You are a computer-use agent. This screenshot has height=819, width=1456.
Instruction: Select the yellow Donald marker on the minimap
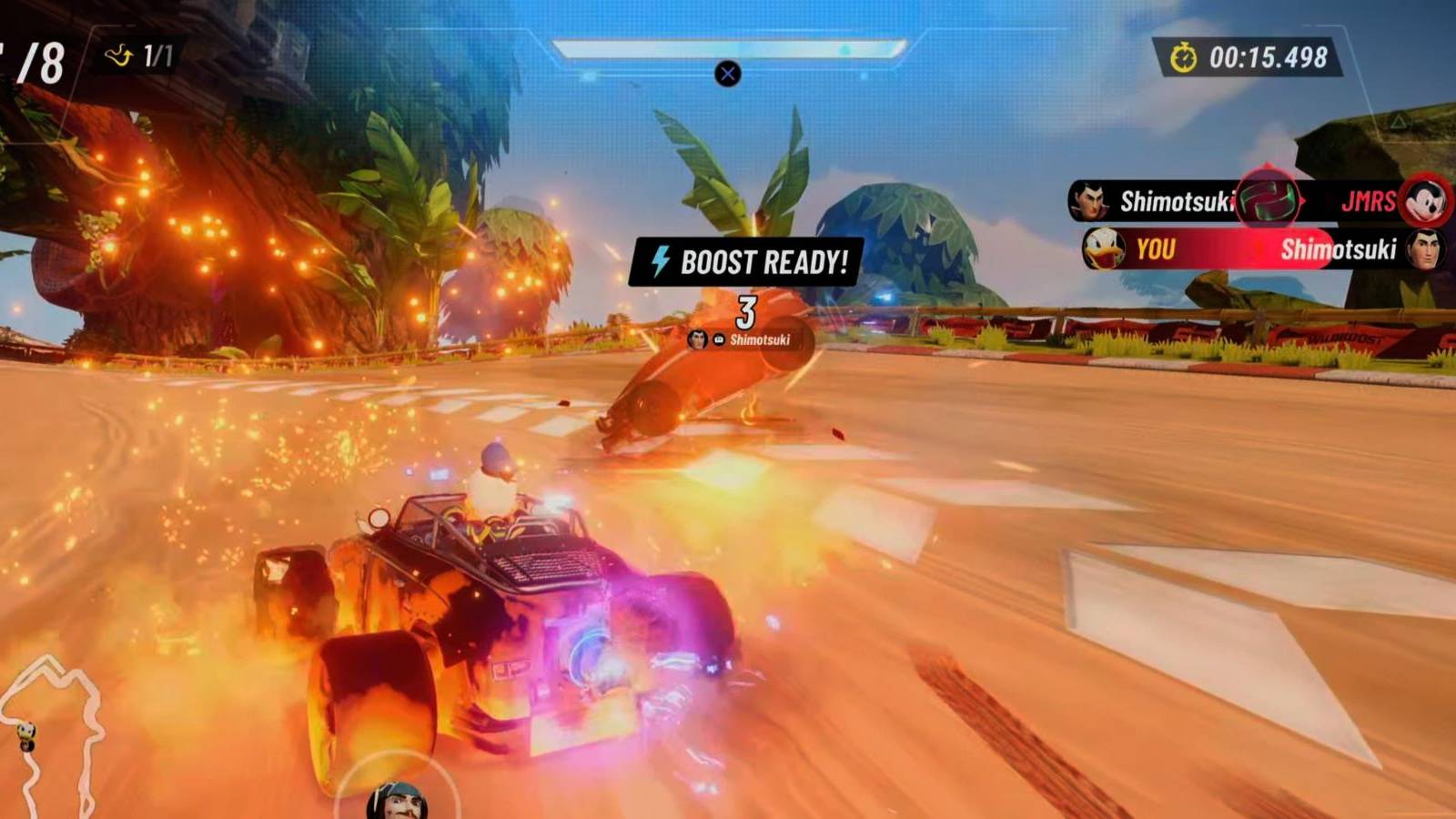tap(25, 731)
